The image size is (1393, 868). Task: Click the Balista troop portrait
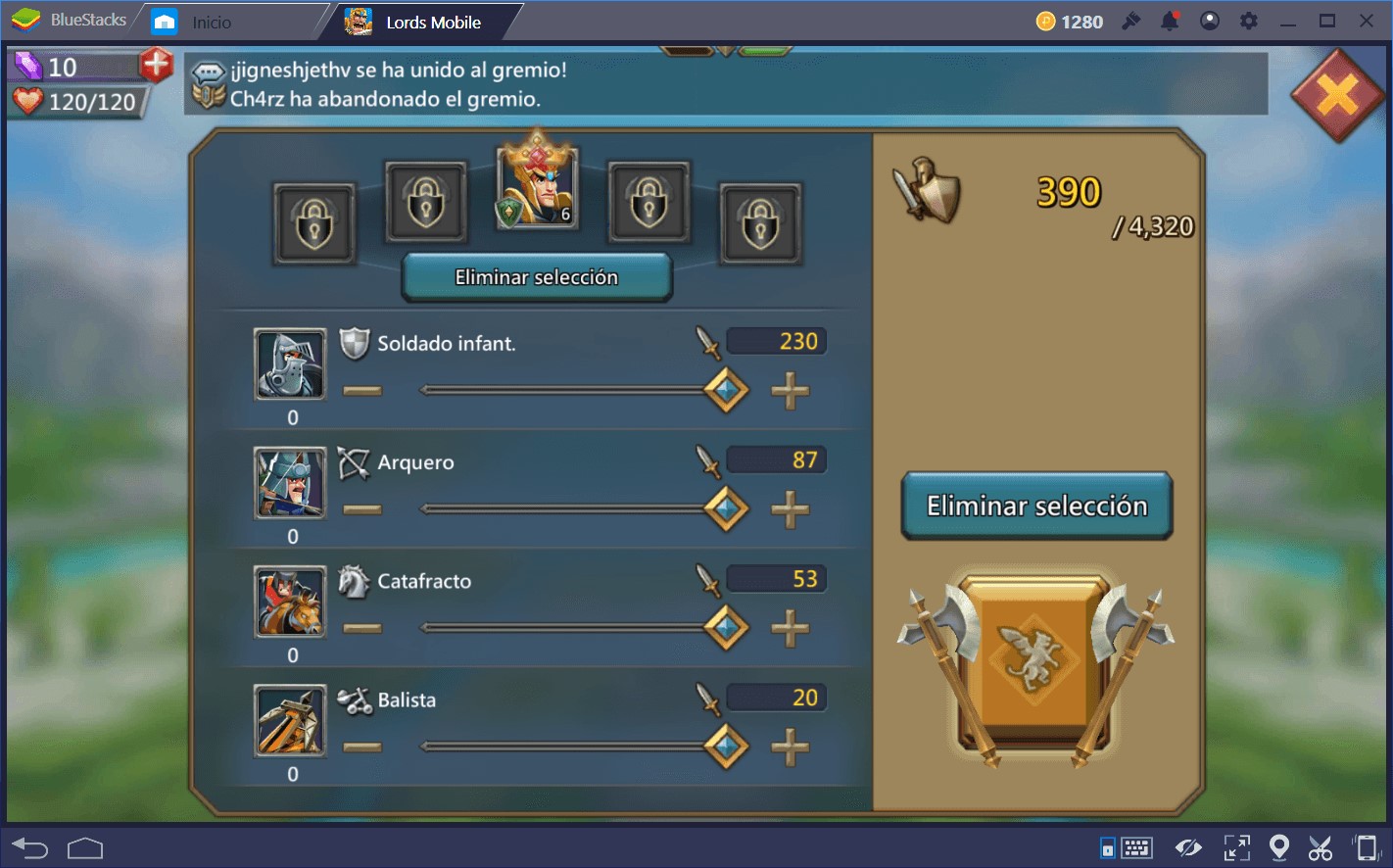pos(290,722)
